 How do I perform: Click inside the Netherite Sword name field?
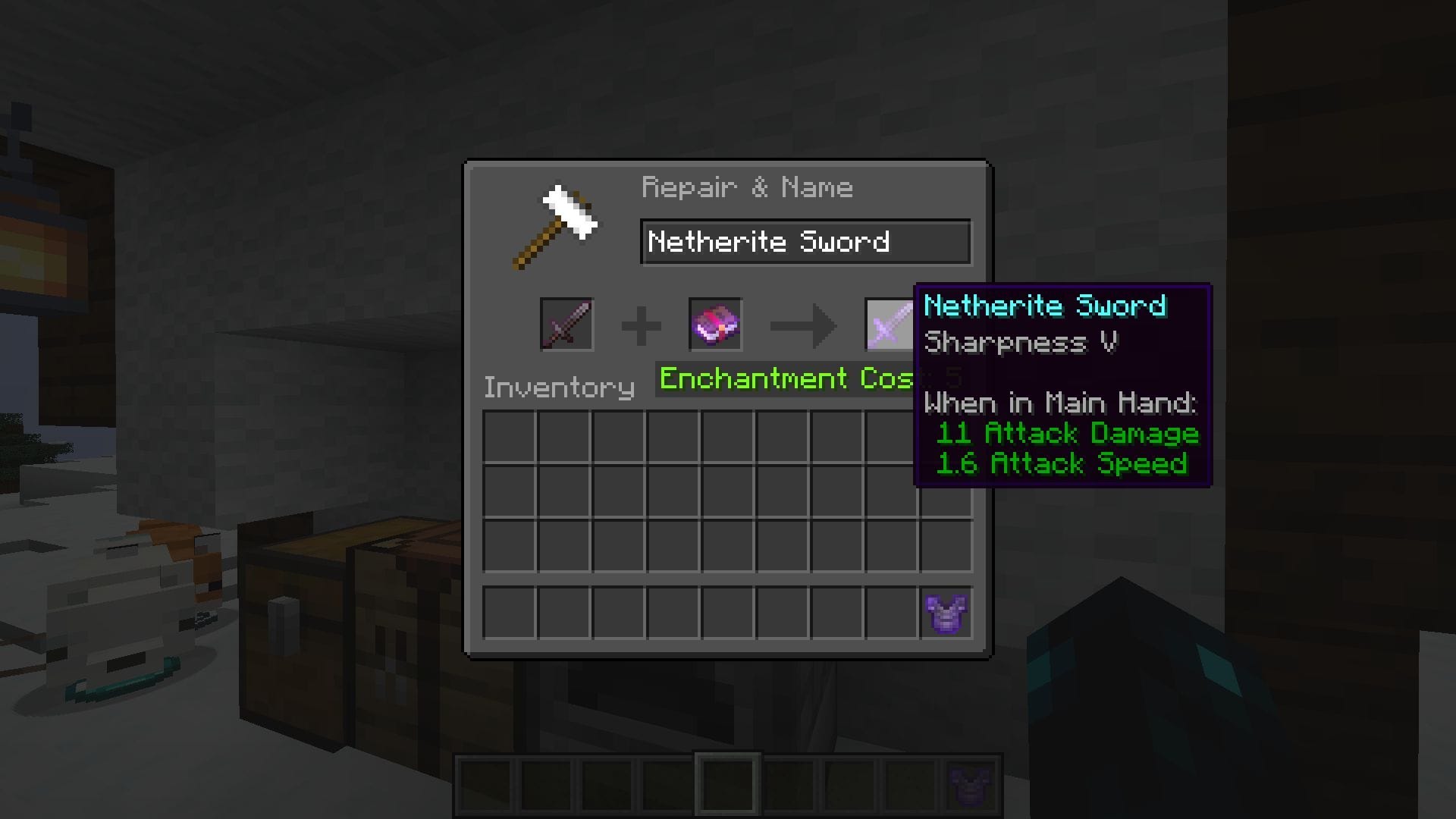pyautogui.click(x=804, y=242)
